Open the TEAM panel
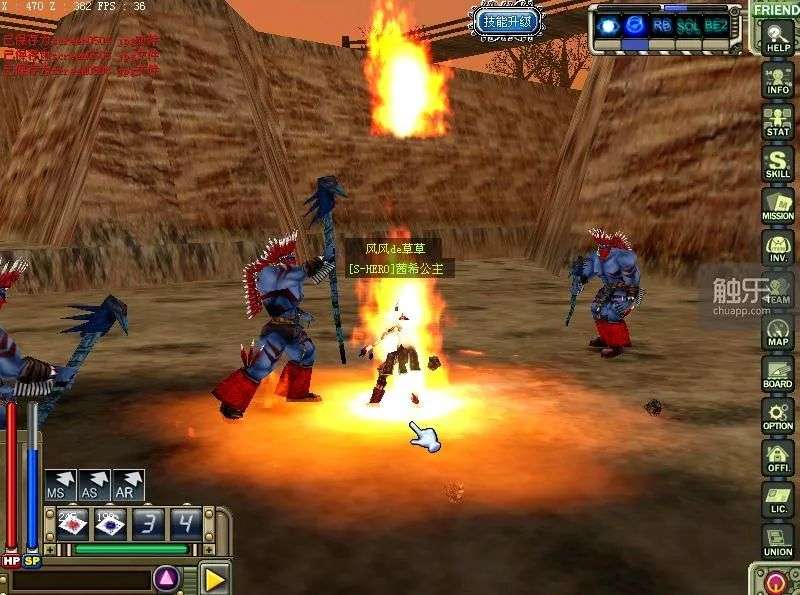Image resolution: width=800 pixels, height=595 pixels. (777, 289)
